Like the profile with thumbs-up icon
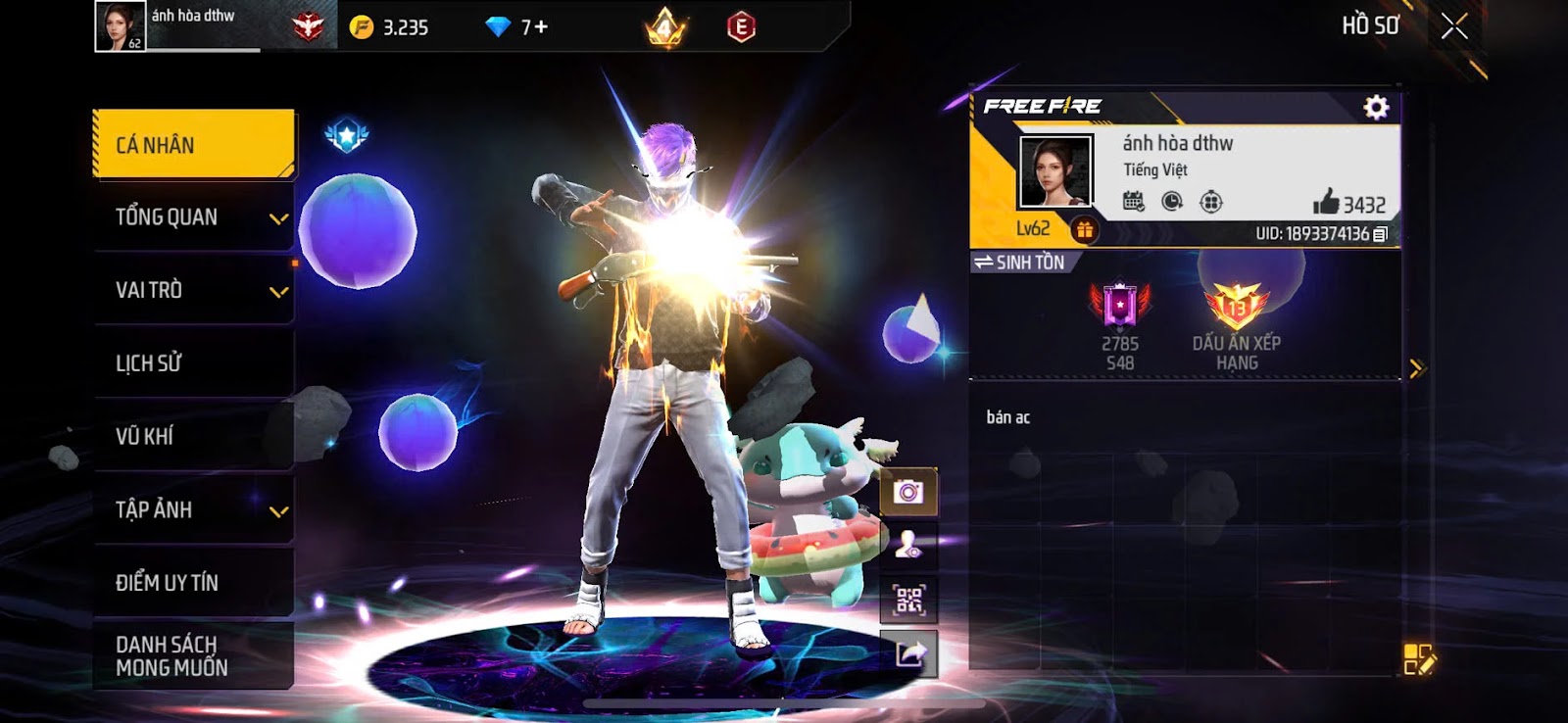The height and width of the screenshot is (723, 1568). [x=1326, y=203]
